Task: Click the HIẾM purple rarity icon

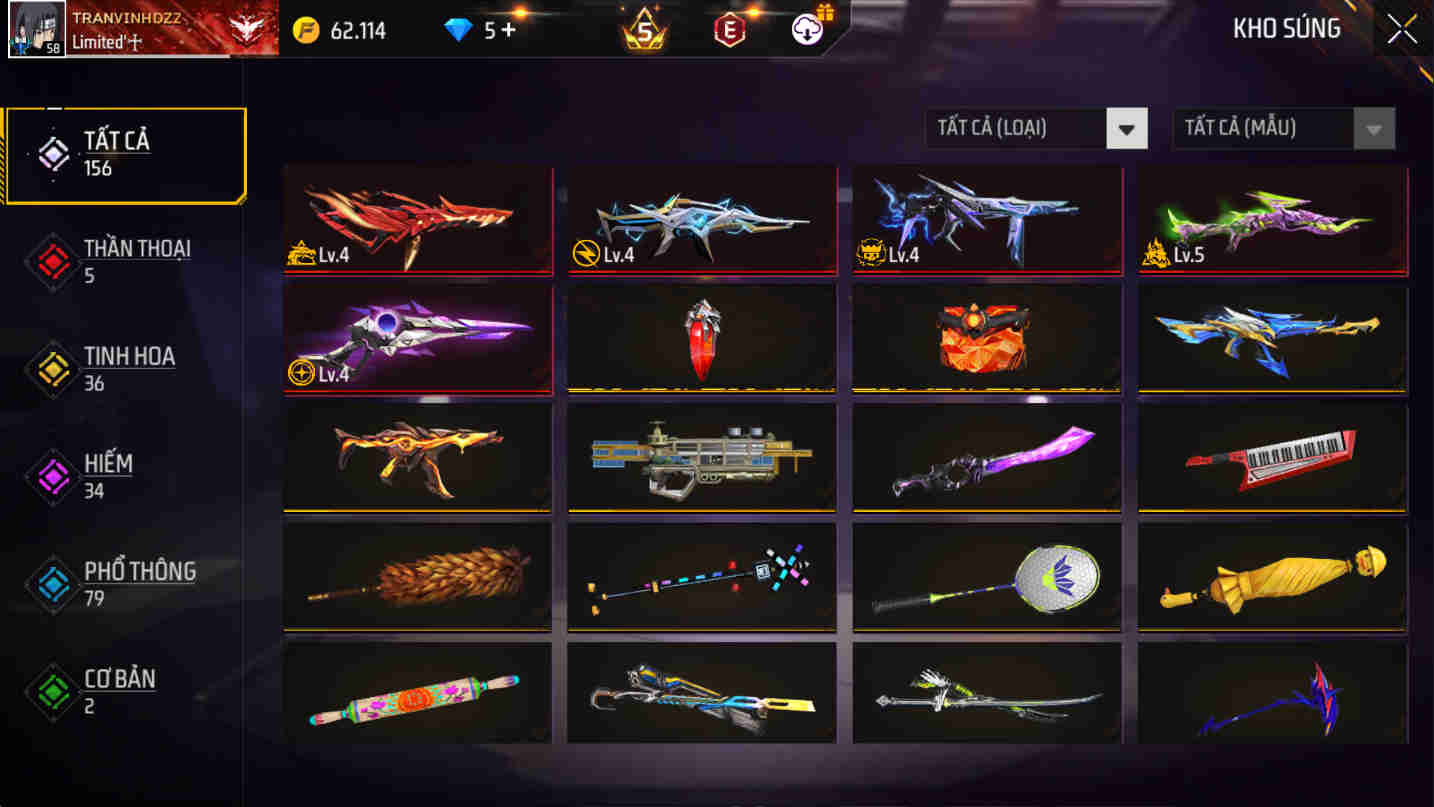Action: click(x=52, y=476)
